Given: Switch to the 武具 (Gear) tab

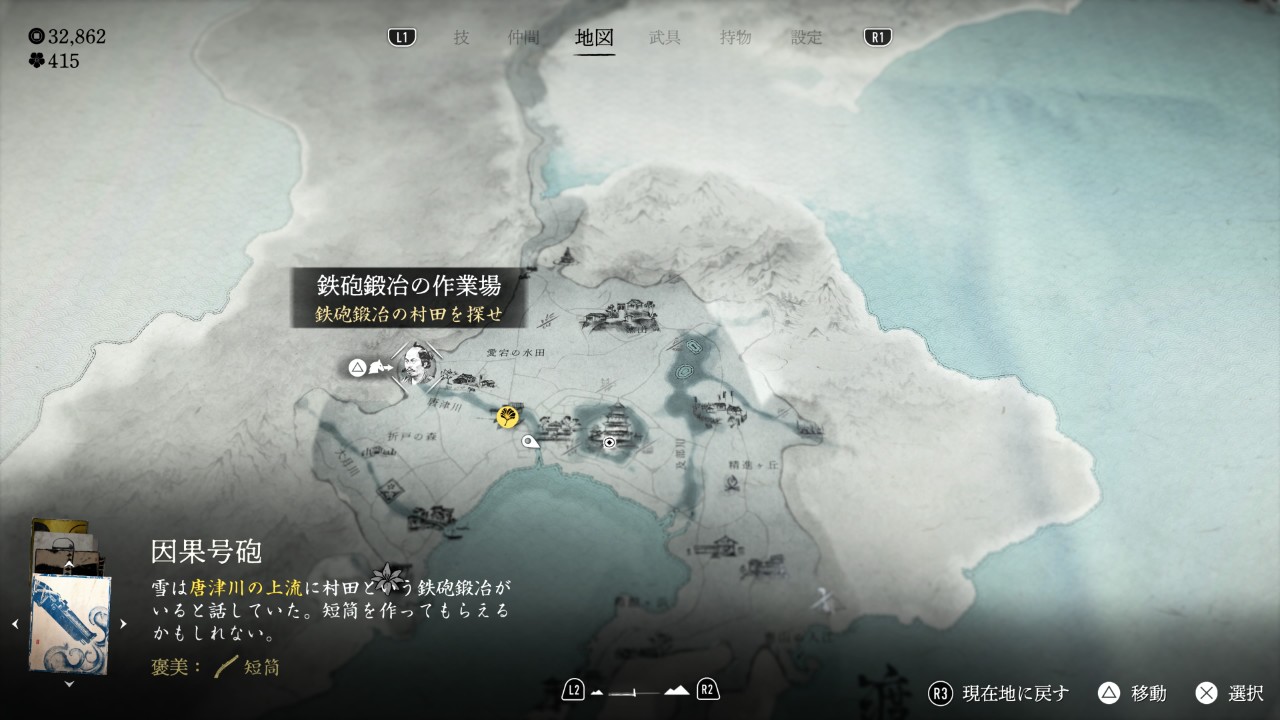Looking at the screenshot, I should pyautogui.click(x=665, y=38).
